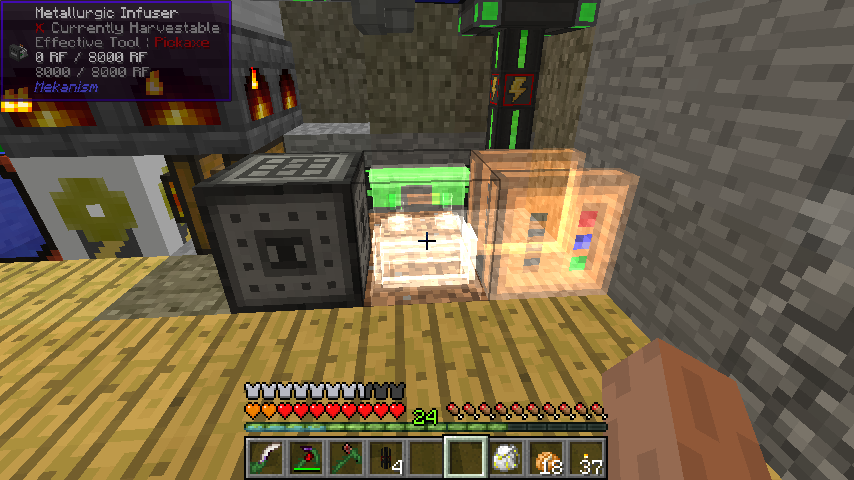Select the food stack of 18
Screen dimensions: 854x480
coord(546,458)
